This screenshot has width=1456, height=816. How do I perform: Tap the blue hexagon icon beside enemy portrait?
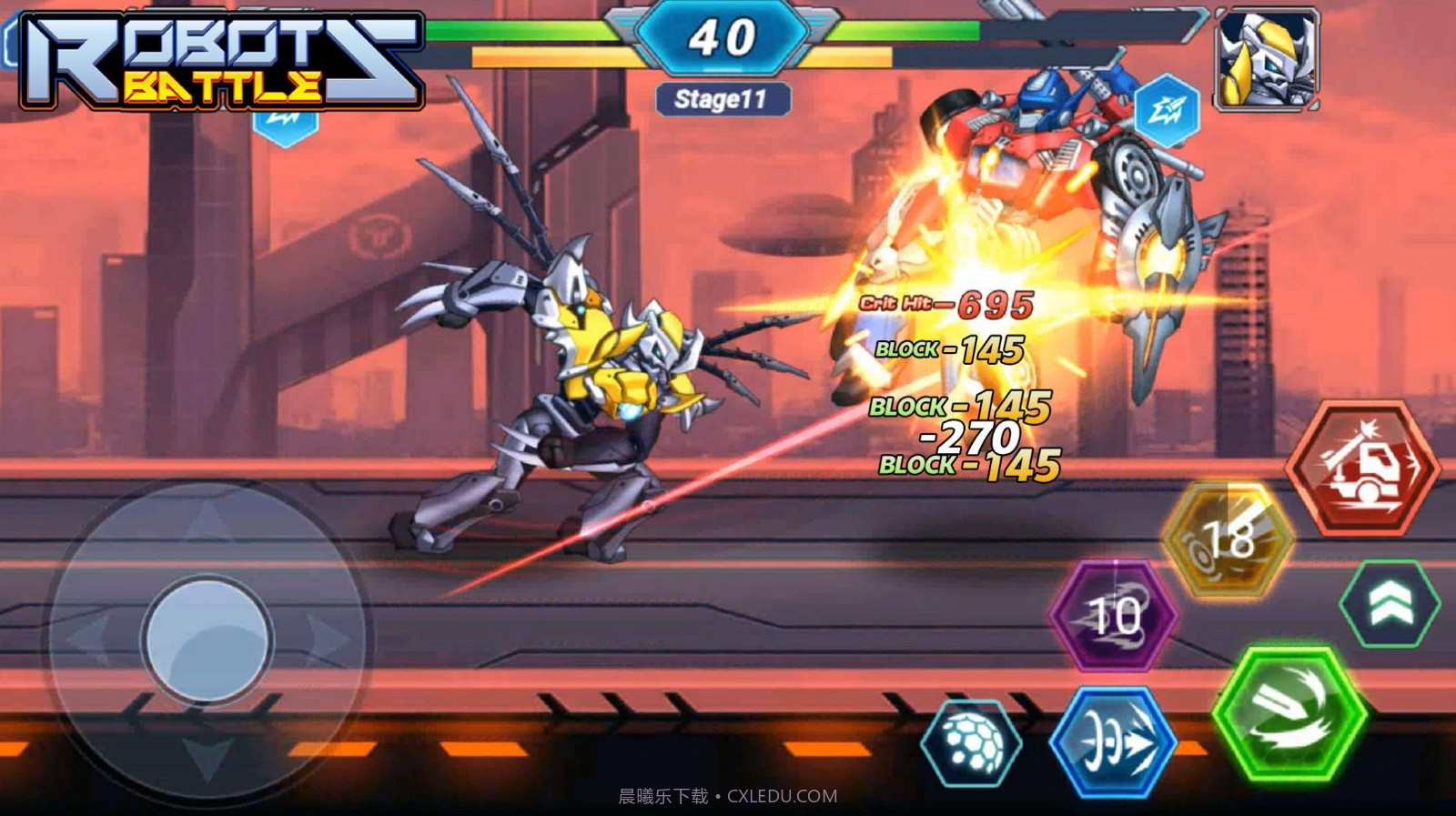pos(1167,111)
